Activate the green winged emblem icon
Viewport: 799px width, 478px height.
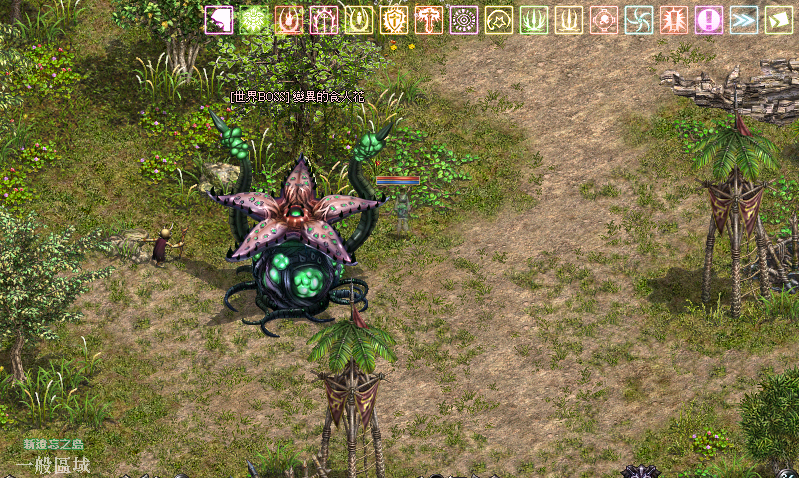click(254, 20)
